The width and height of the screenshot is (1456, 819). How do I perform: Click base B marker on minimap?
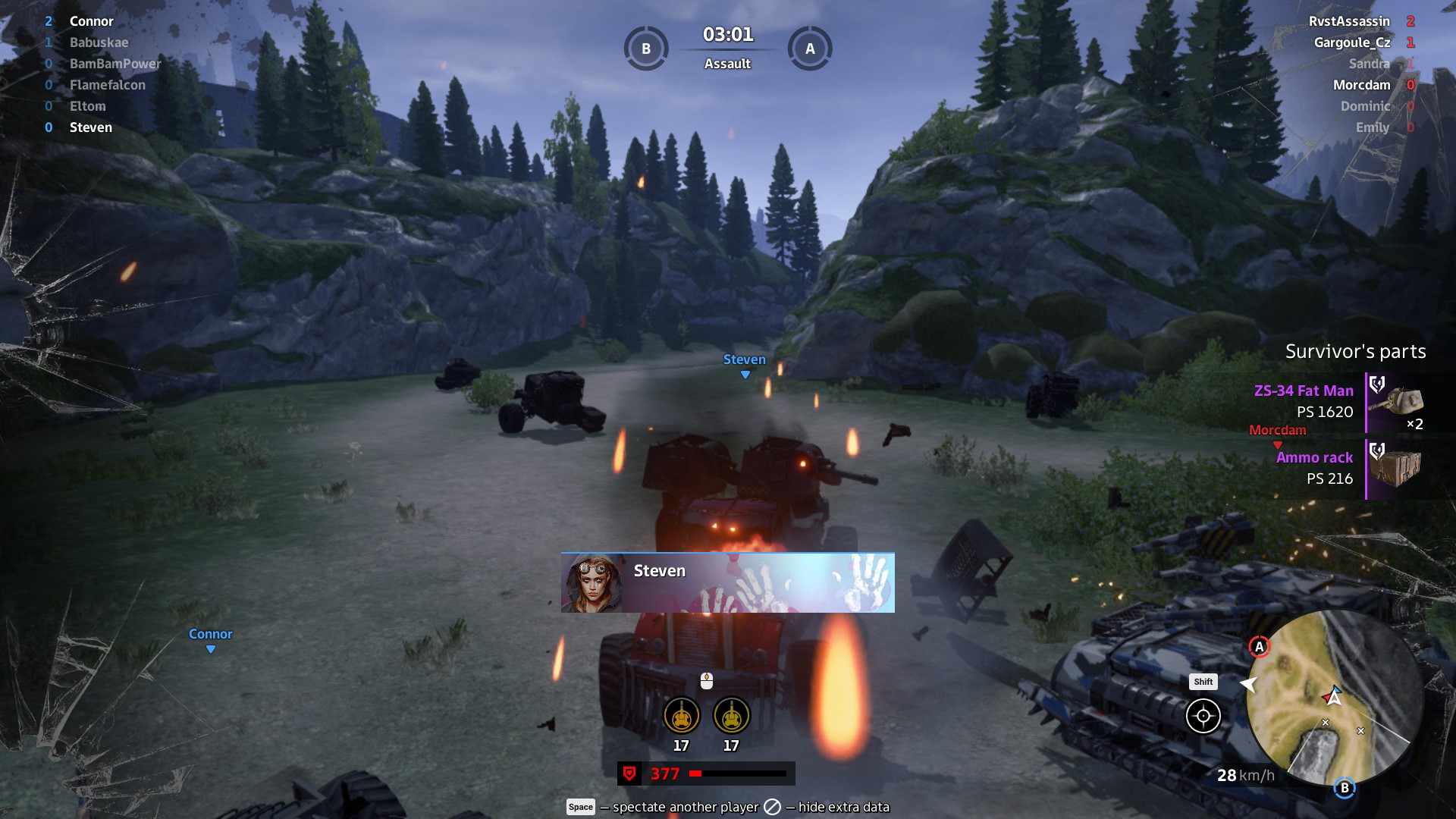(1345, 788)
